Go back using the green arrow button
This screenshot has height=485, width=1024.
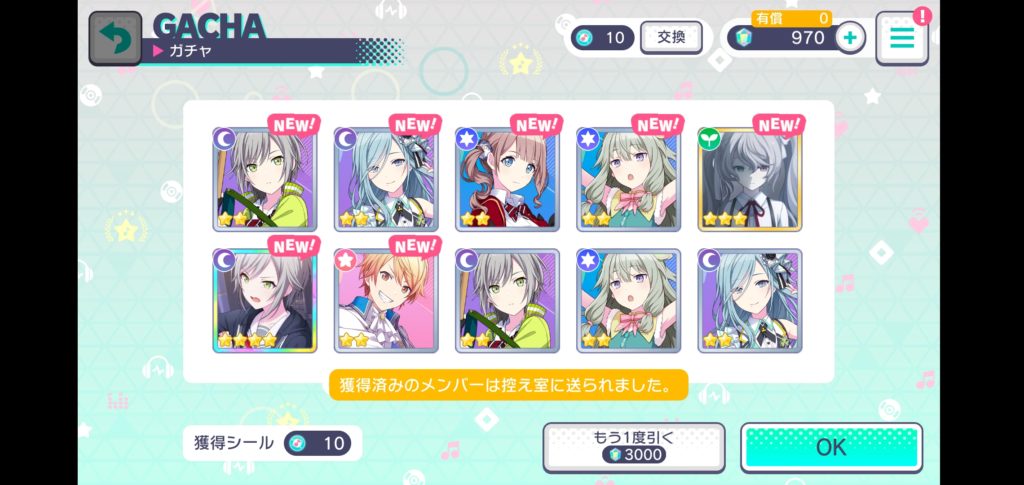pos(115,38)
